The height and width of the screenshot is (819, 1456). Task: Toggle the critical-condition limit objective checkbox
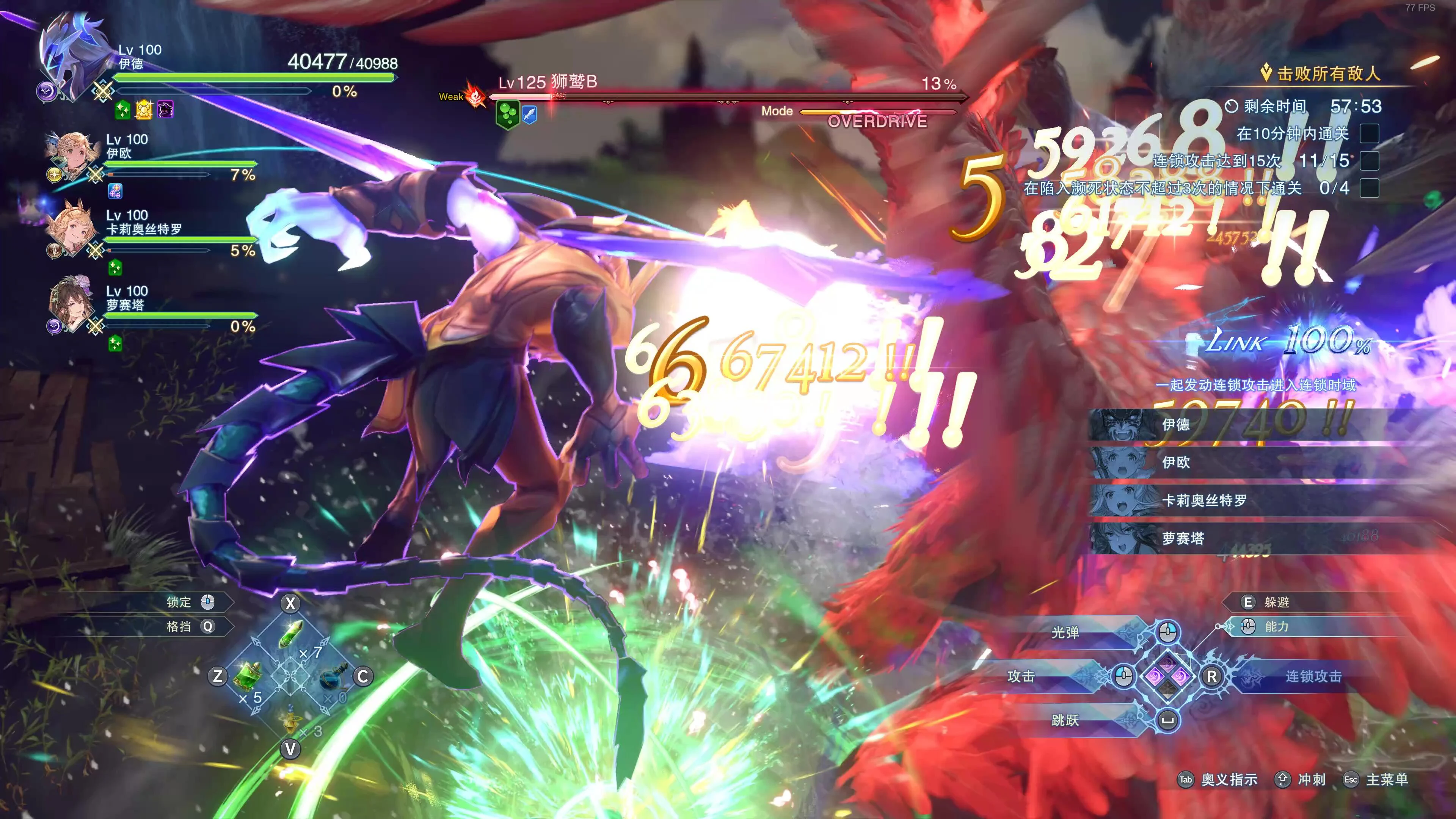click(x=1369, y=188)
